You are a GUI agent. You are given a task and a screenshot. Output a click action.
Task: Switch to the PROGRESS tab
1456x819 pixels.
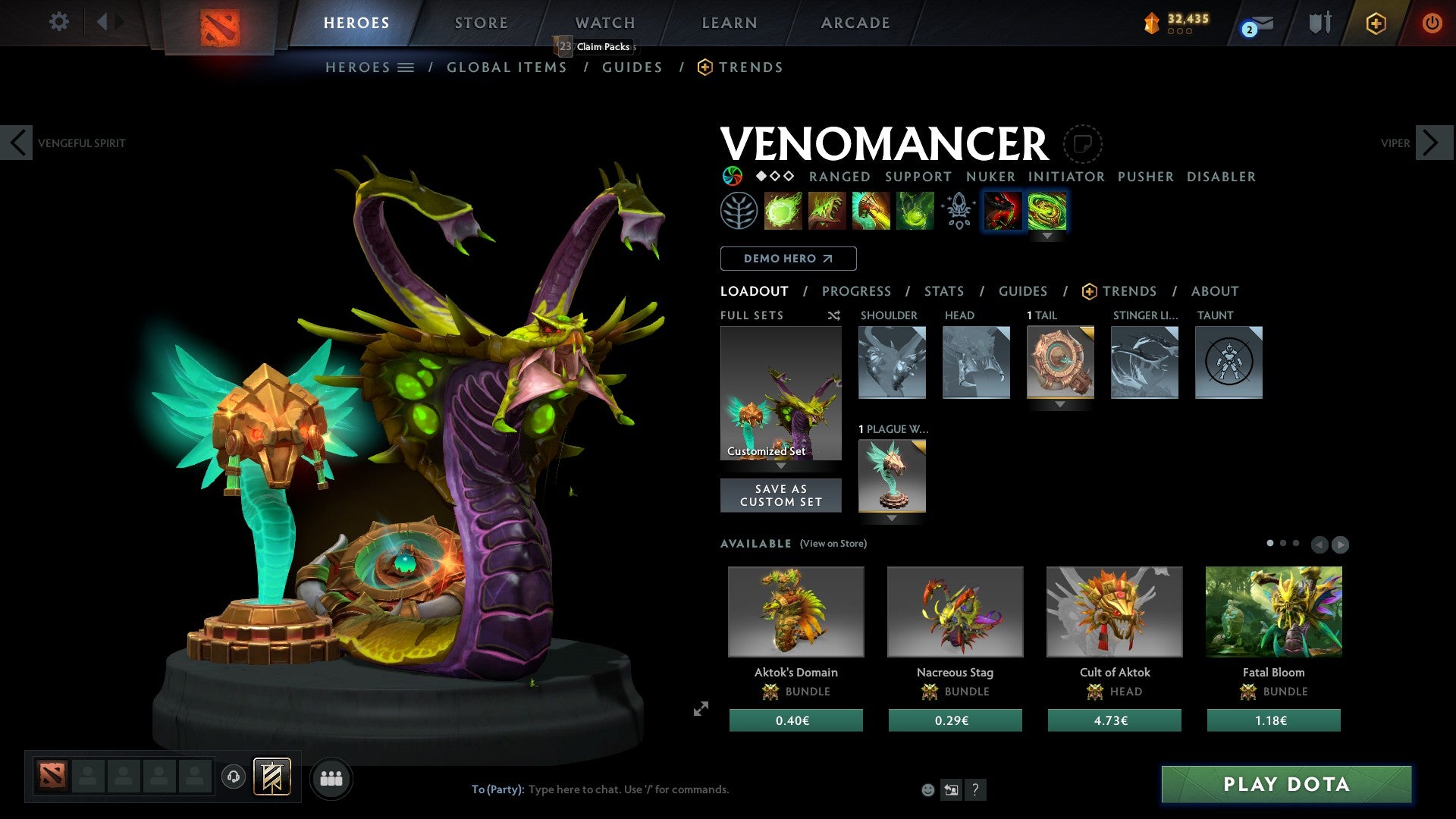857,291
